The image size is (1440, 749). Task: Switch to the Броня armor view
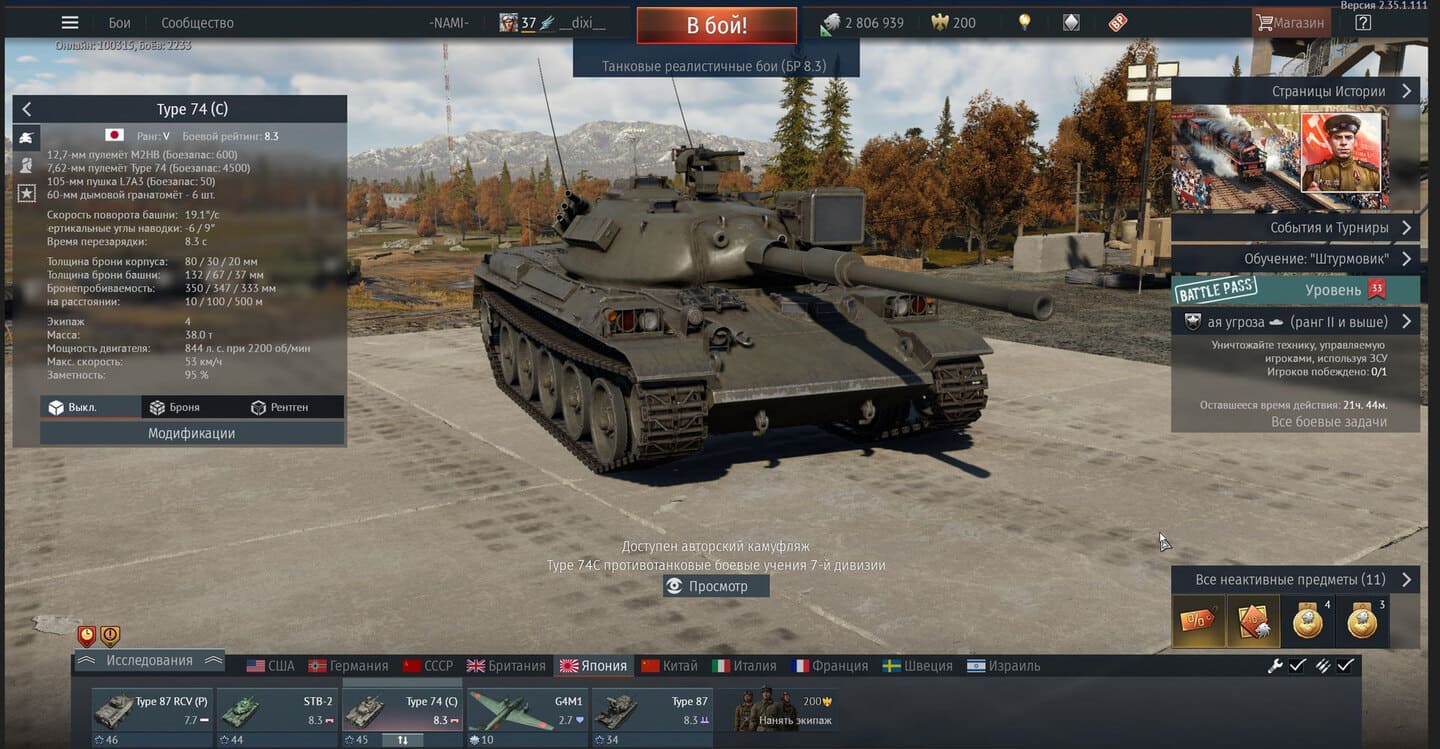click(175, 407)
